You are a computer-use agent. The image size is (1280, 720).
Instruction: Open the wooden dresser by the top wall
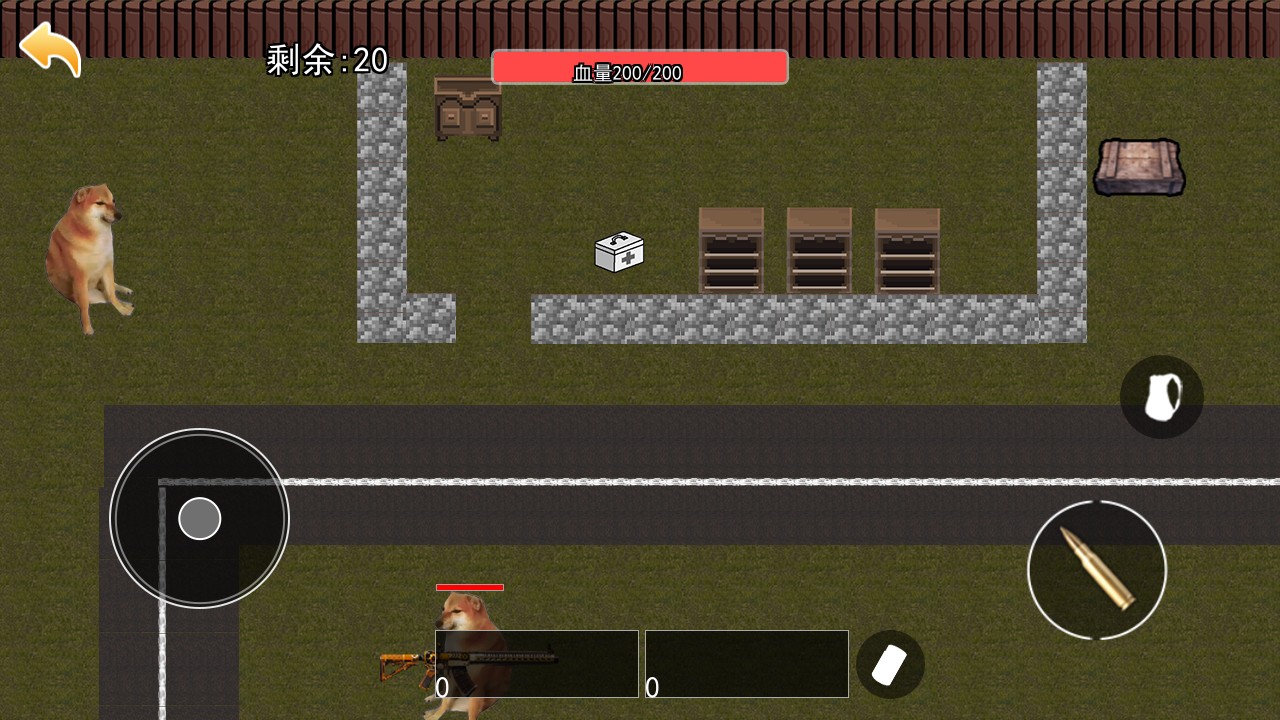[466, 108]
